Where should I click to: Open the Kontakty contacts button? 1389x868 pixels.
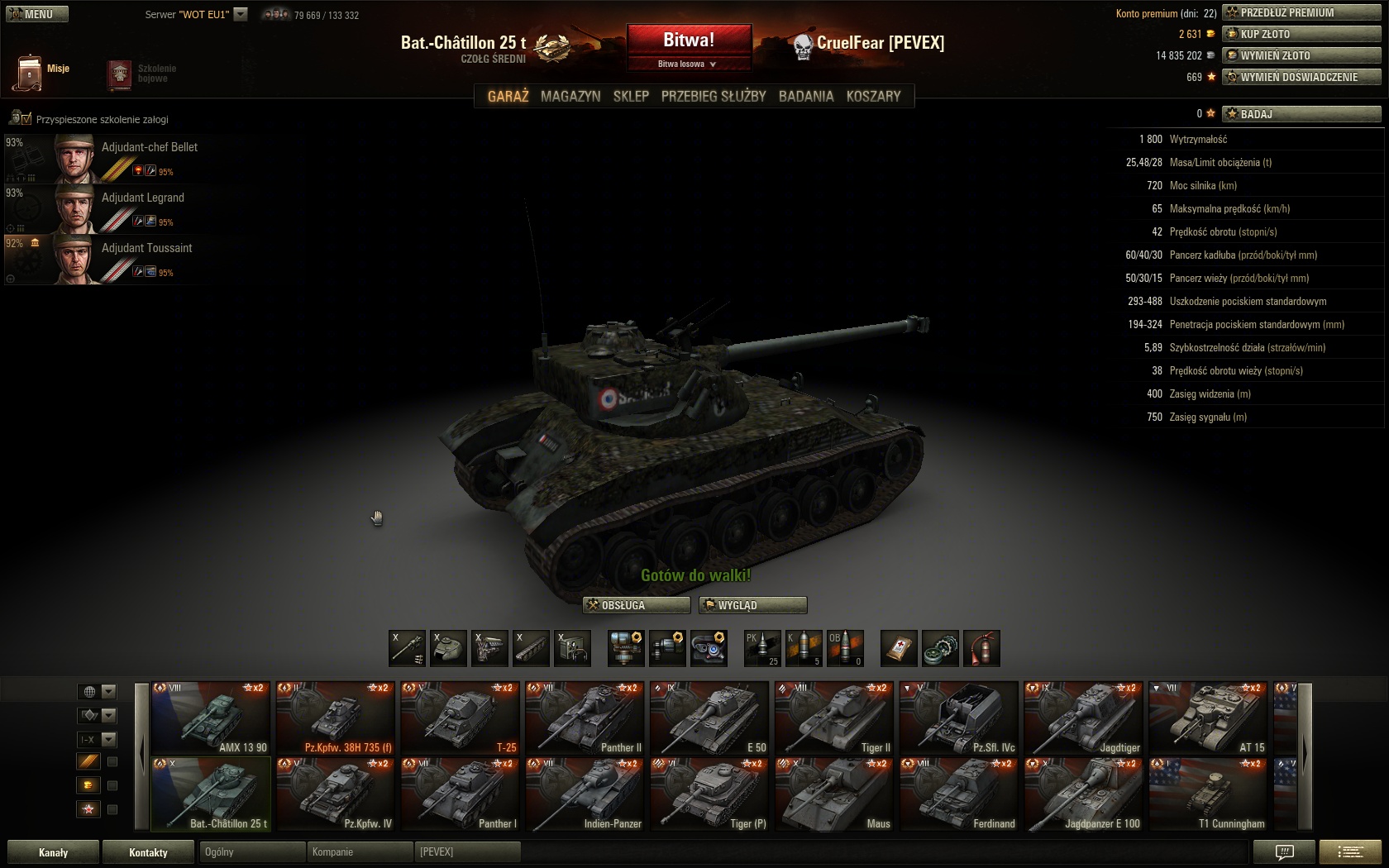tap(148, 852)
